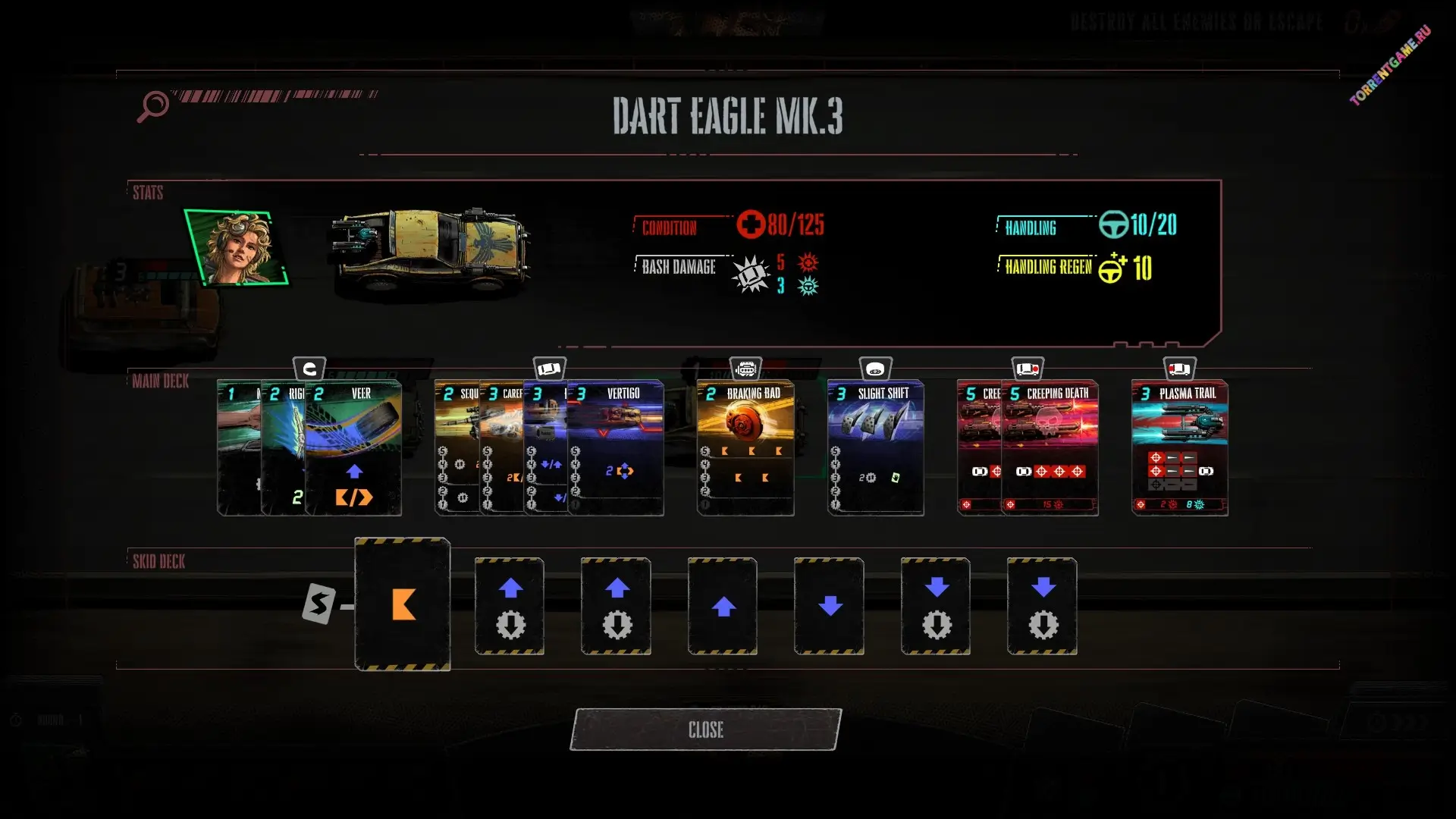Close the Dart Eagle MK.3 deck view
The image size is (1456, 819).
coord(705,730)
